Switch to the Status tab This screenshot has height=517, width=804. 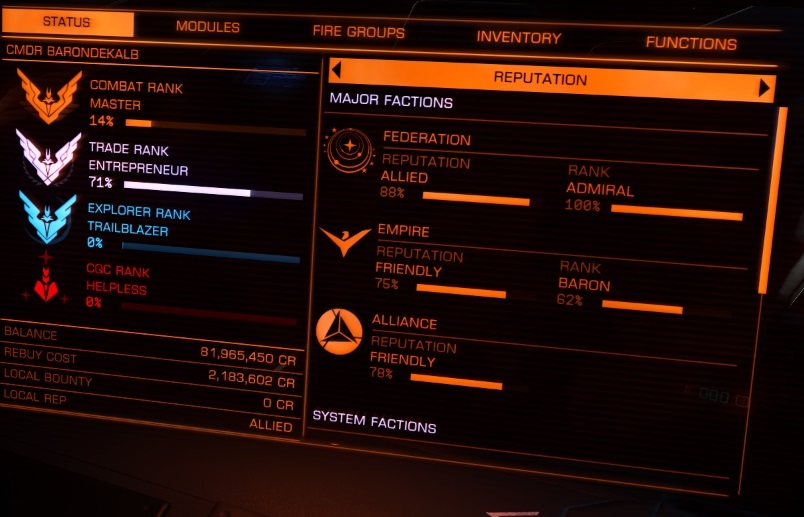coord(67,23)
